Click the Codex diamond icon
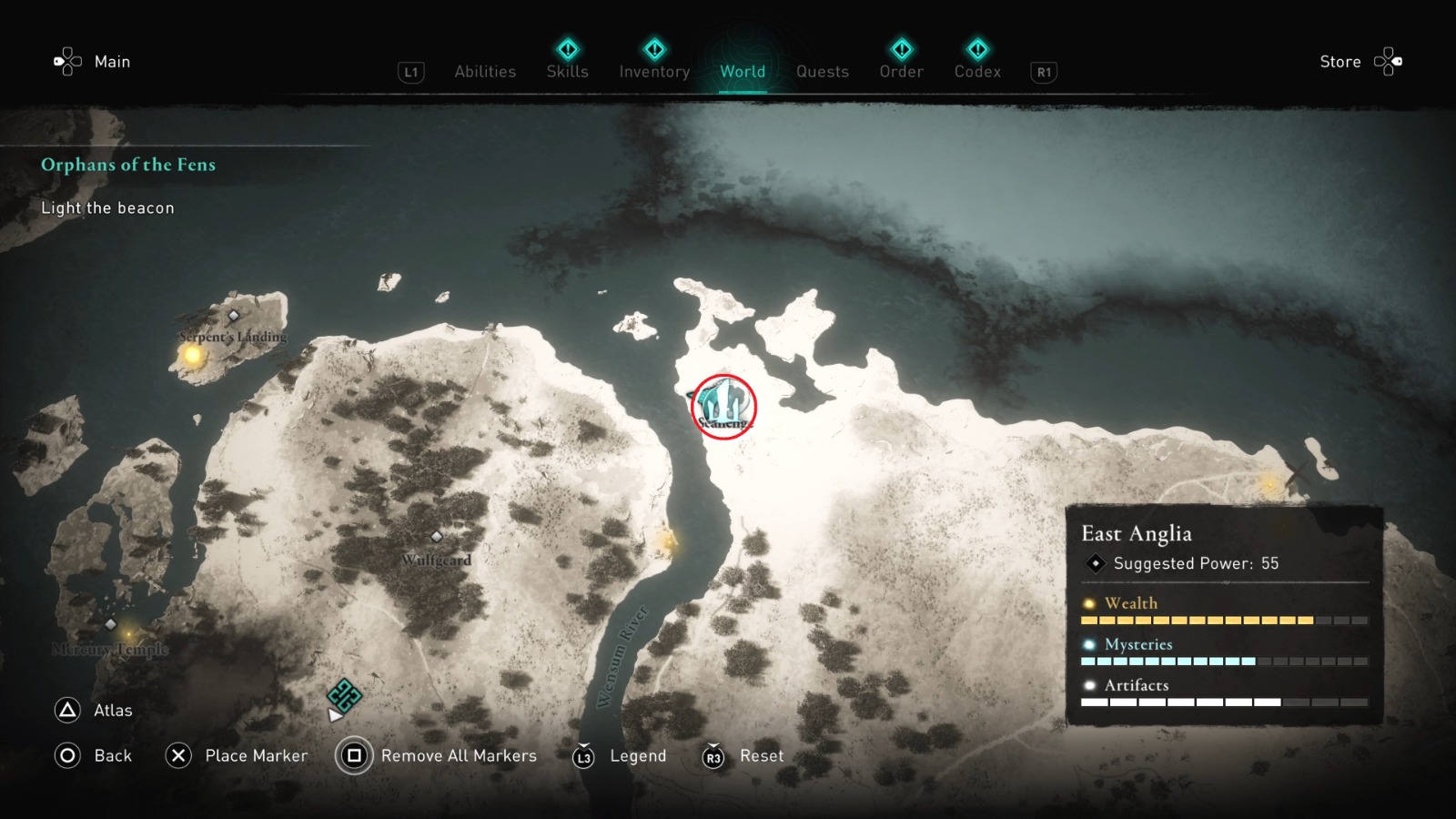This screenshot has width=1456, height=819. pyautogui.click(x=976, y=50)
